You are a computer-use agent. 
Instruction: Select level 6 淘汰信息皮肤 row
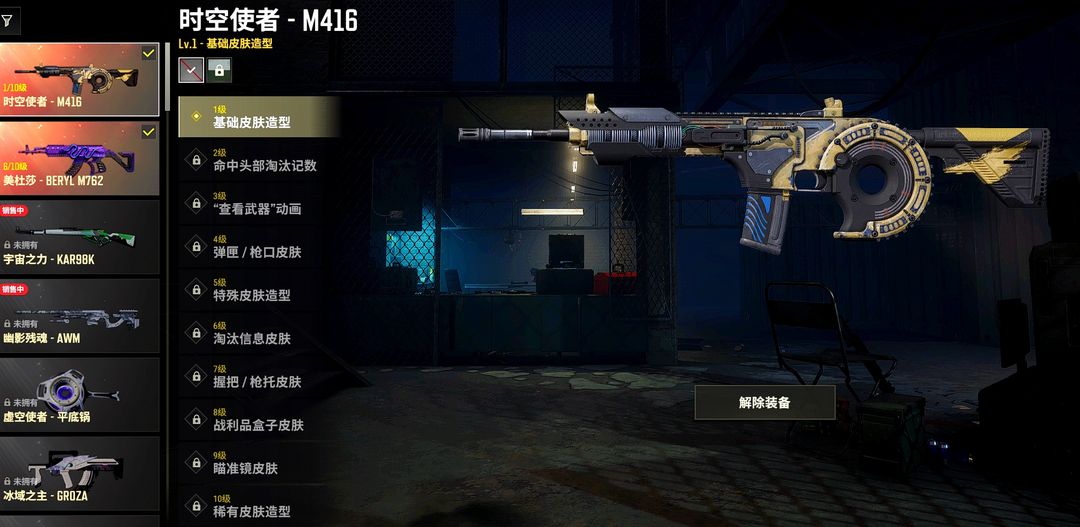tap(259, 332)
